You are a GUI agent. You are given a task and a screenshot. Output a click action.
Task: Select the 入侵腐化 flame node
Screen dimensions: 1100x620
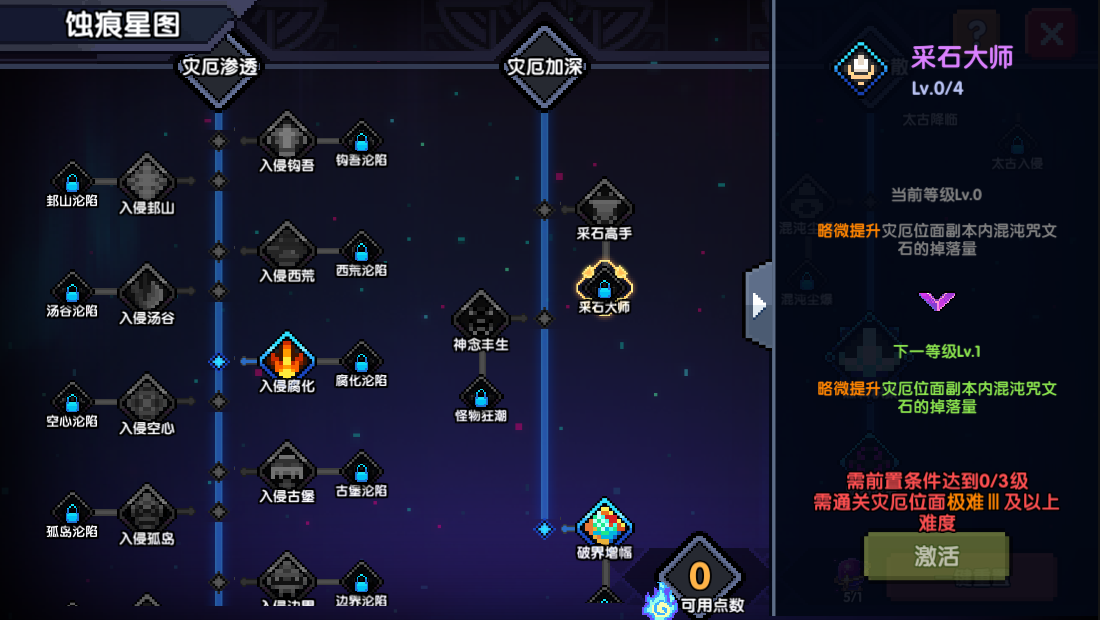point(287,358)
